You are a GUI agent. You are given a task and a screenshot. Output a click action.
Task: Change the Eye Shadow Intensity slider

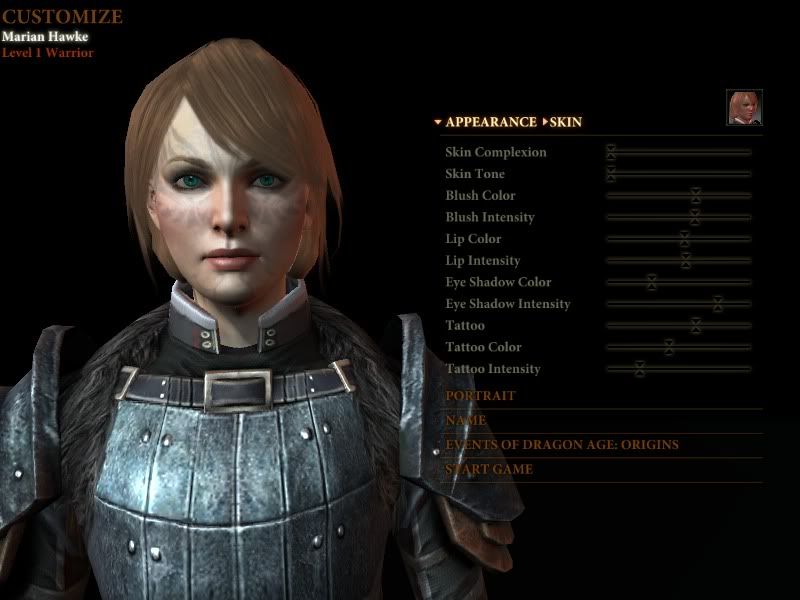[x=718, y=304]
